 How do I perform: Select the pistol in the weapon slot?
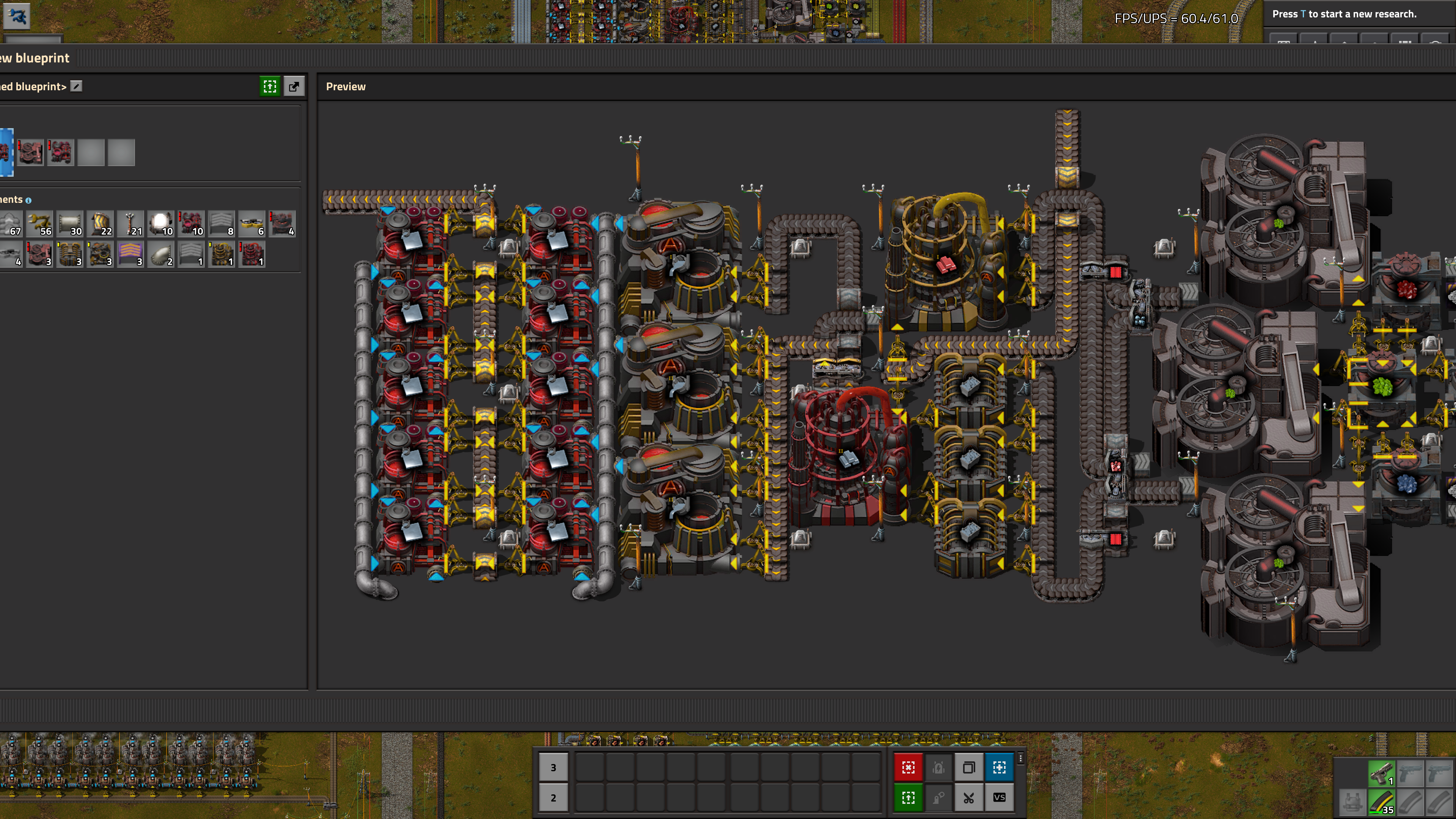click(1382, 774)
